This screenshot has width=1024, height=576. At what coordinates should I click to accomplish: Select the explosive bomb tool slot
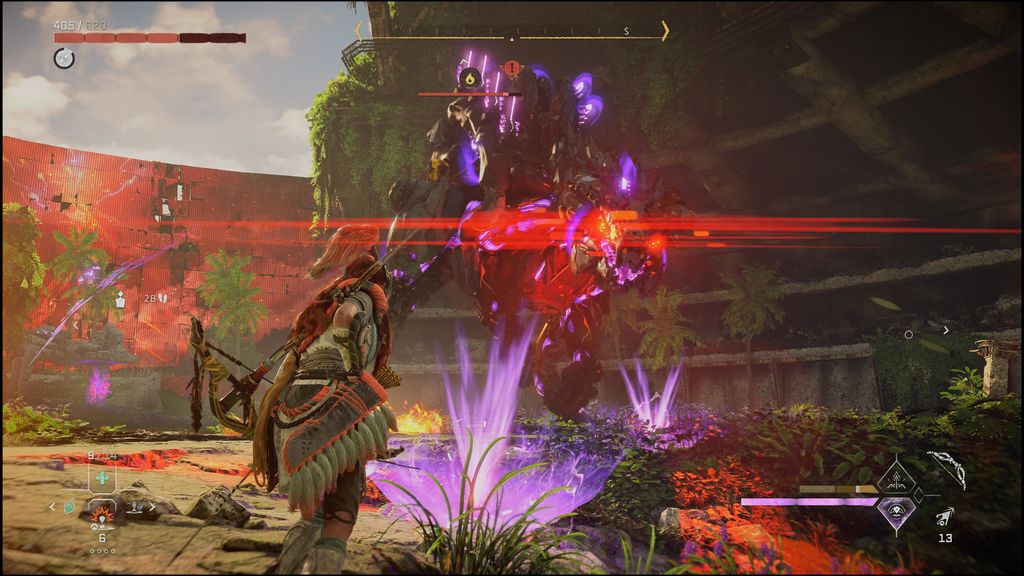click(x=102, y=514)
